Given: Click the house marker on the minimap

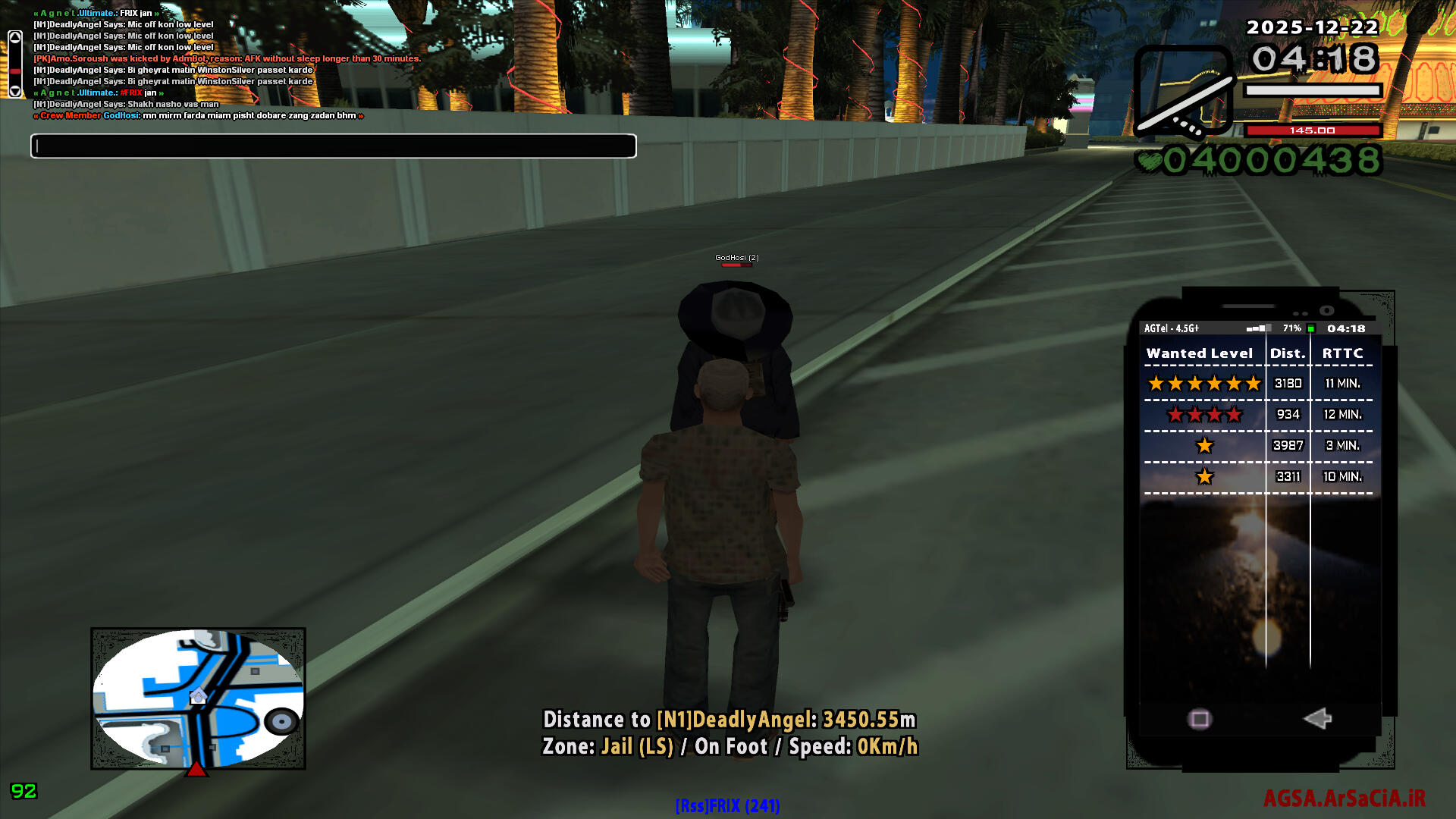Looking at the screenshot, I should coord(198,695).
